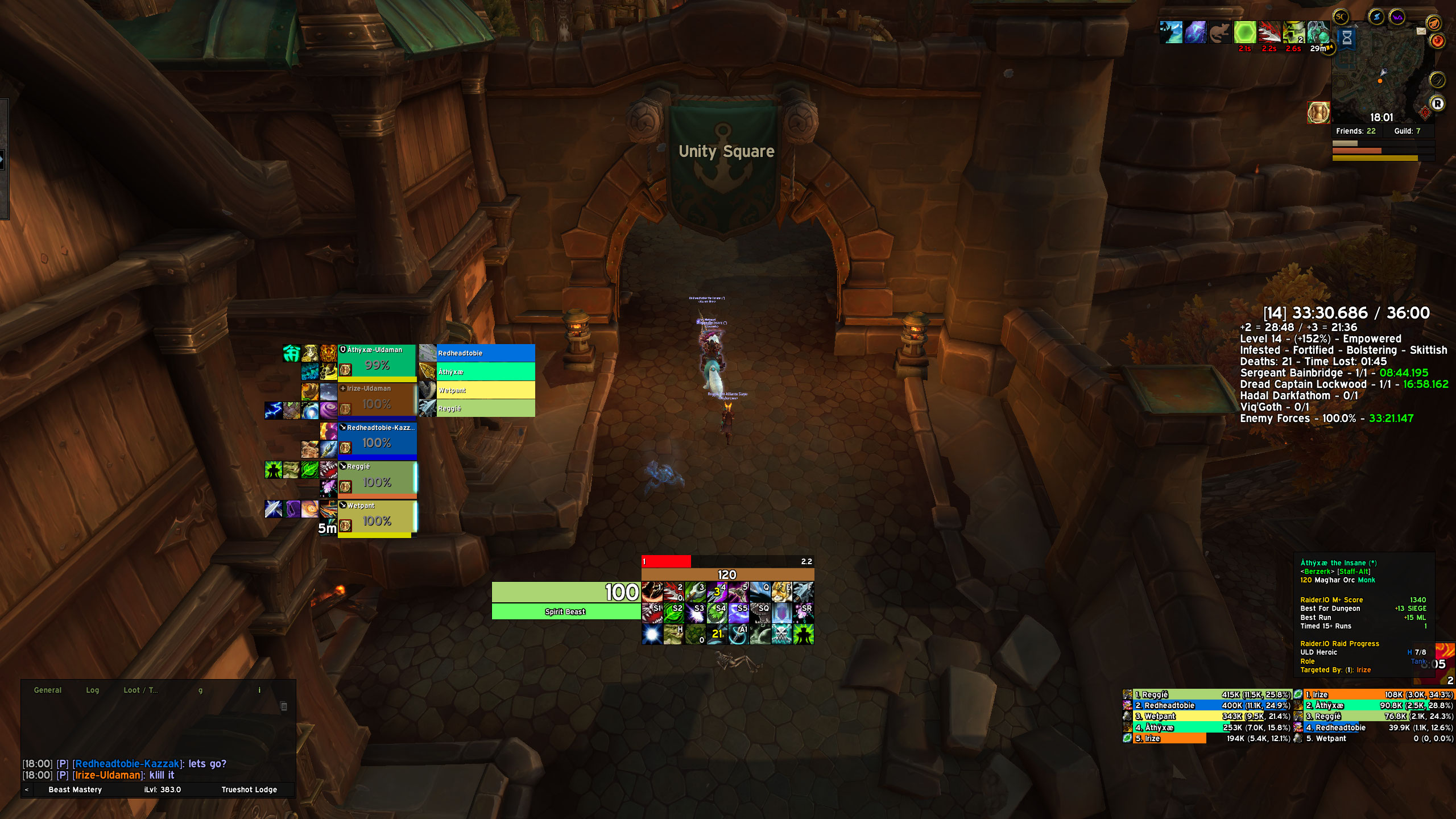The height and width of the screenshot is (819, 1456).
Task: Show the Friends list from the info bar
Action: click(x=1355, y=131)
